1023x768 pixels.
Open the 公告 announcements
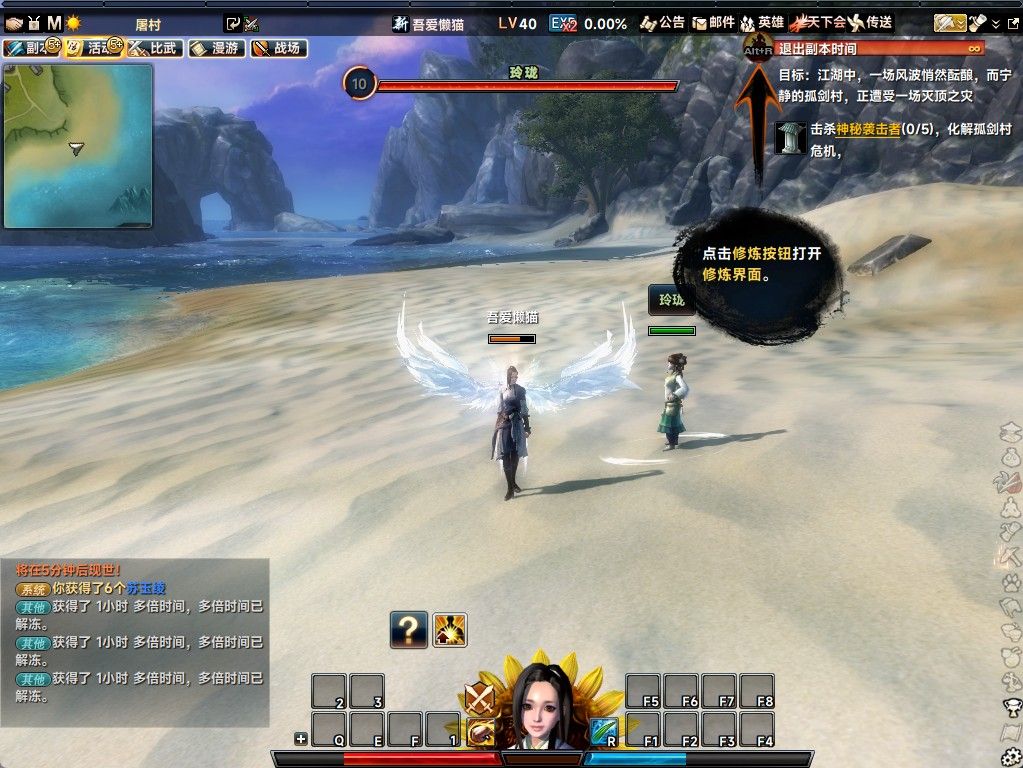coord(662,22)
